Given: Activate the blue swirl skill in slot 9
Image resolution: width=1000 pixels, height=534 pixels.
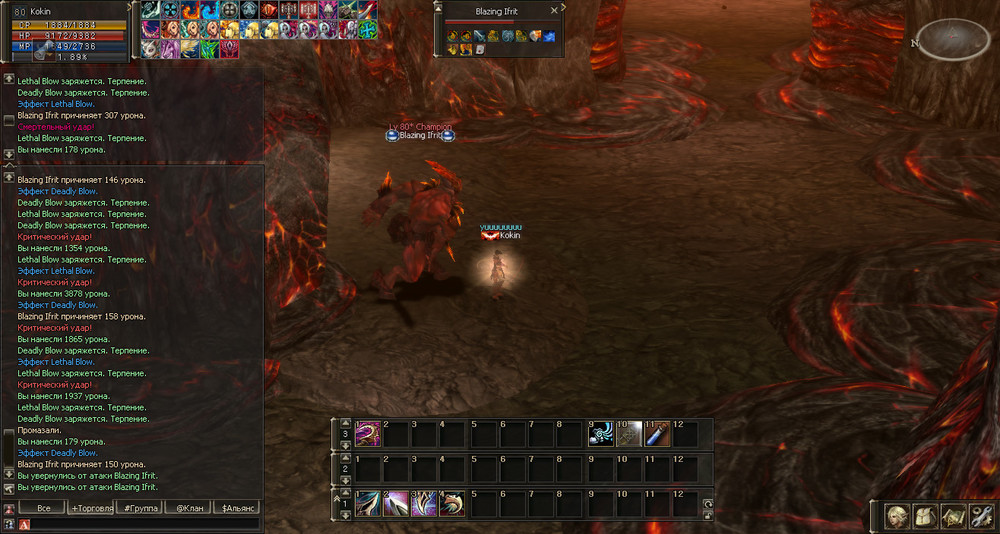Looking at the screenshot, I should click(600, 433).
